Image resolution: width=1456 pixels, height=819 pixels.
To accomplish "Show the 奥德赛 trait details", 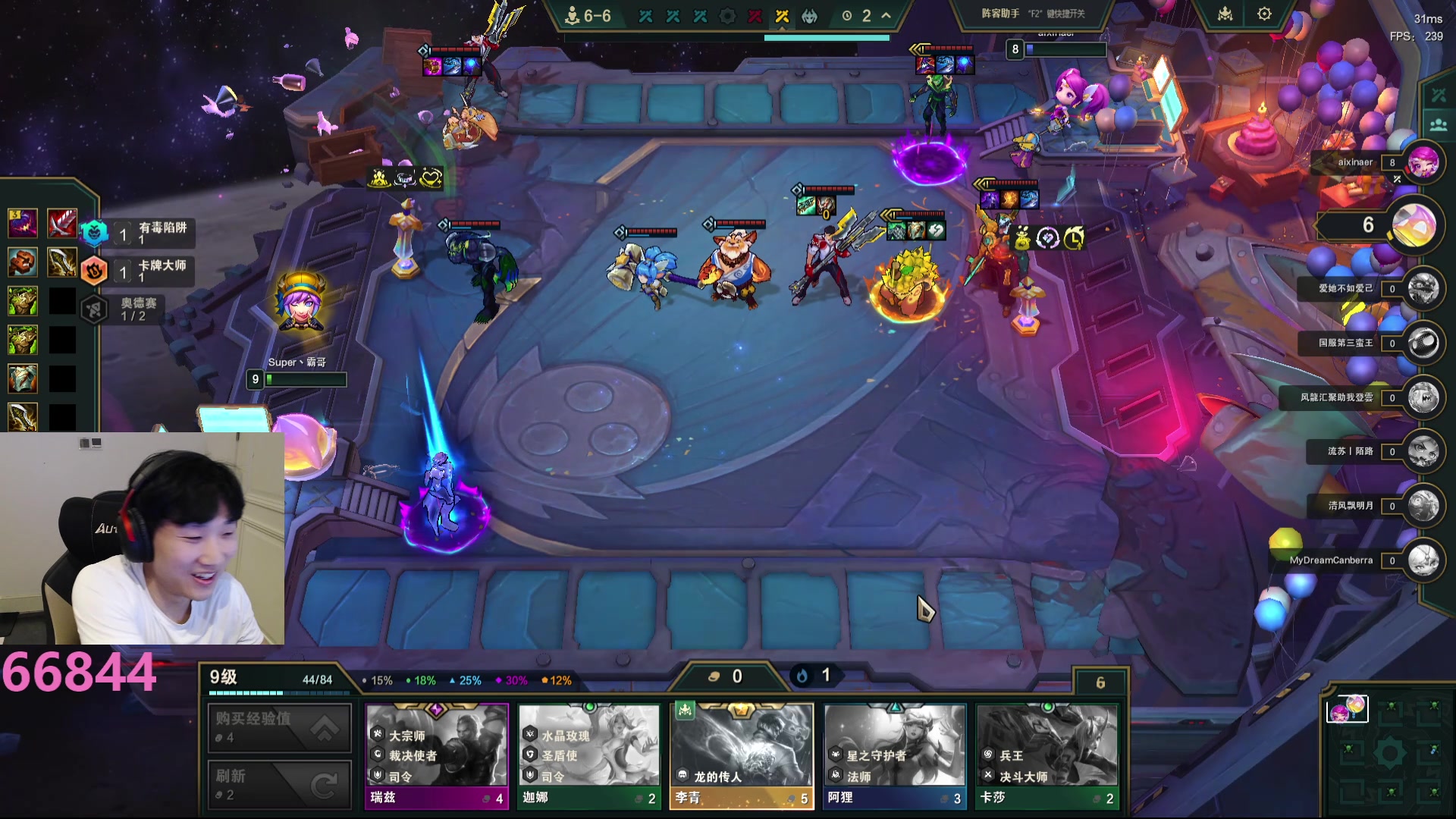I will [129, 309].
